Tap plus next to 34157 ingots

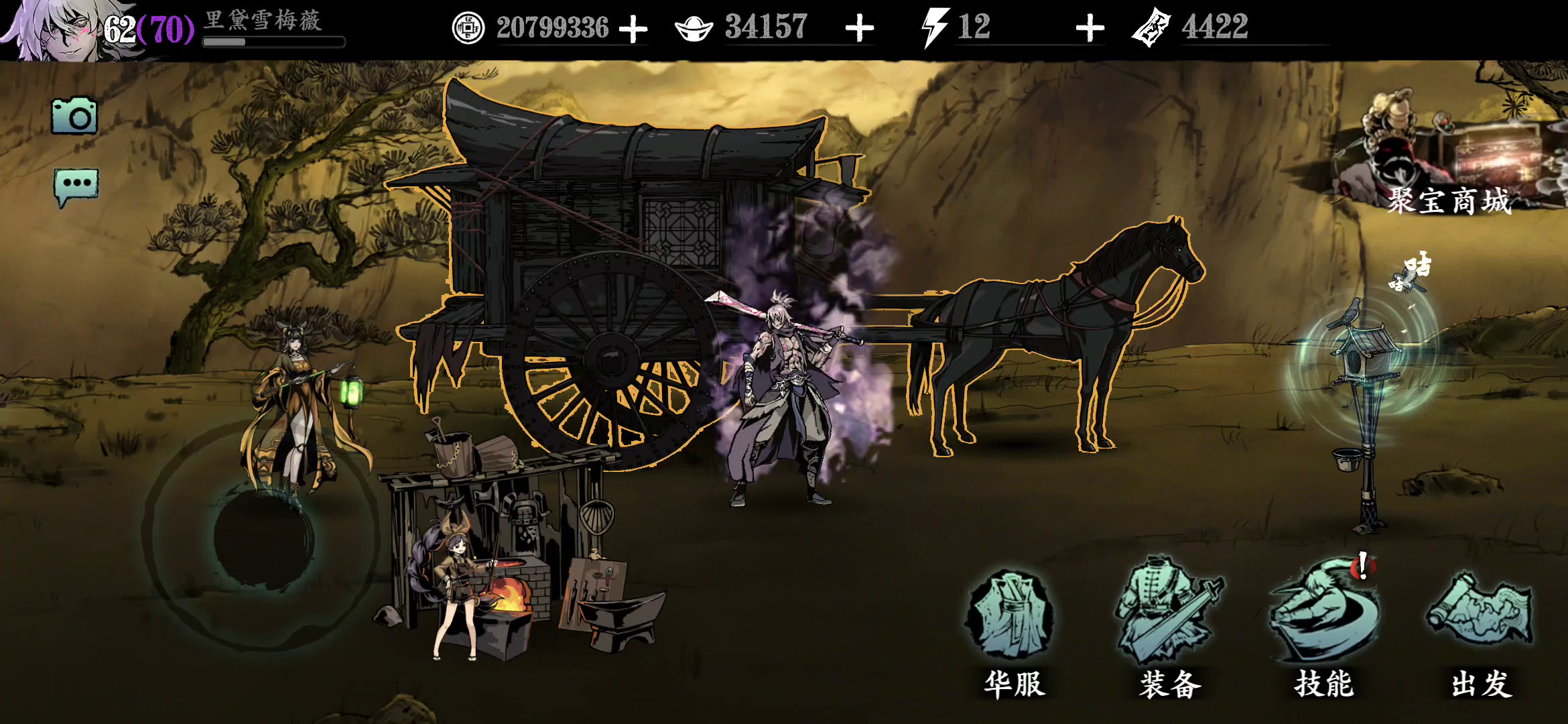tap(862, 28)
